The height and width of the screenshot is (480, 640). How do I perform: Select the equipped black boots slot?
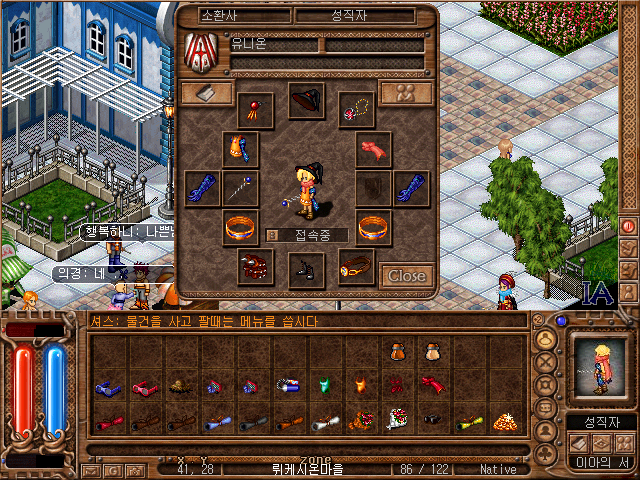tap(307, 268)
